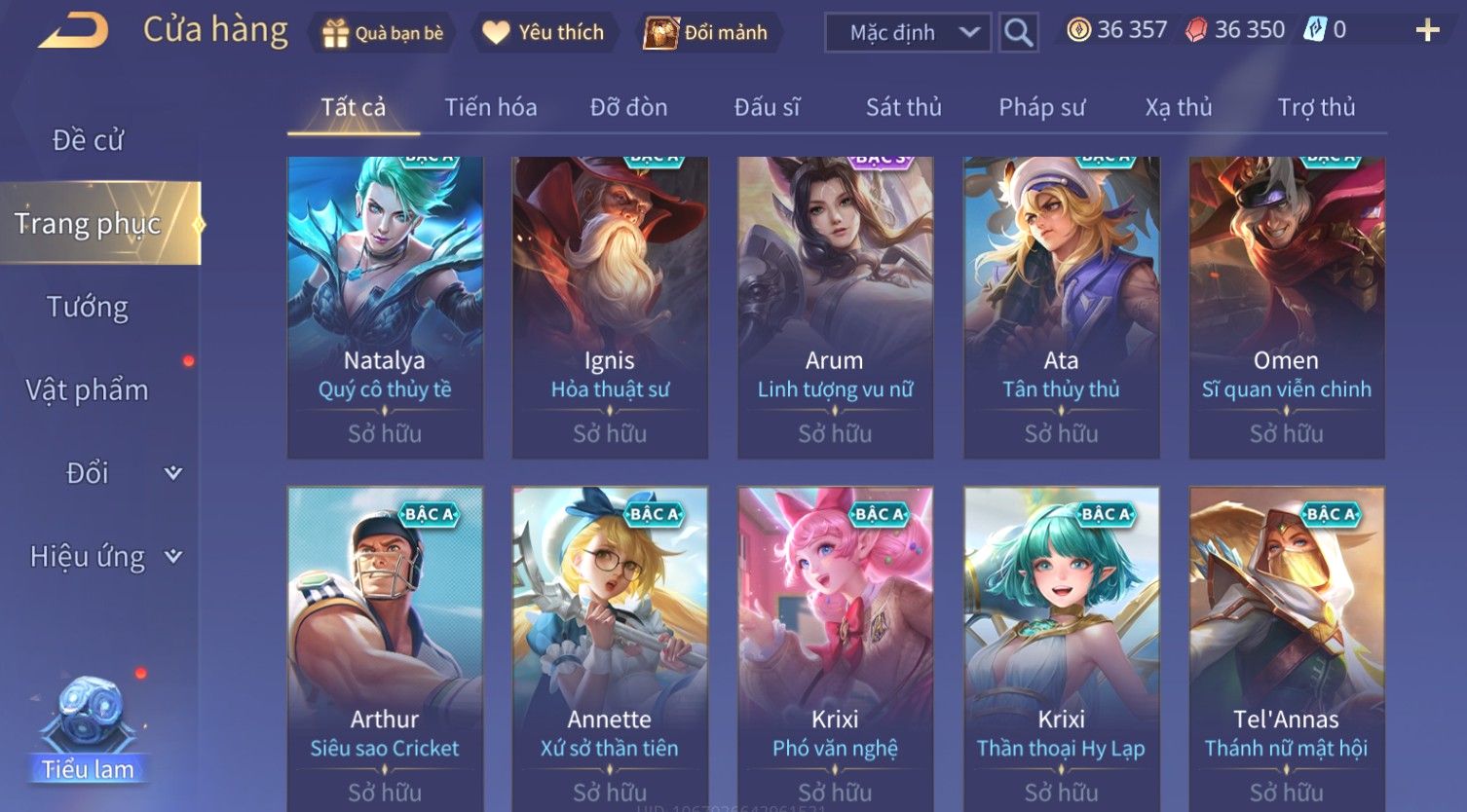The image size is (1467, 812).
Task: Switch to the Đỡ đòn tab
Action: pyautogui.click(x=628, y=107)
